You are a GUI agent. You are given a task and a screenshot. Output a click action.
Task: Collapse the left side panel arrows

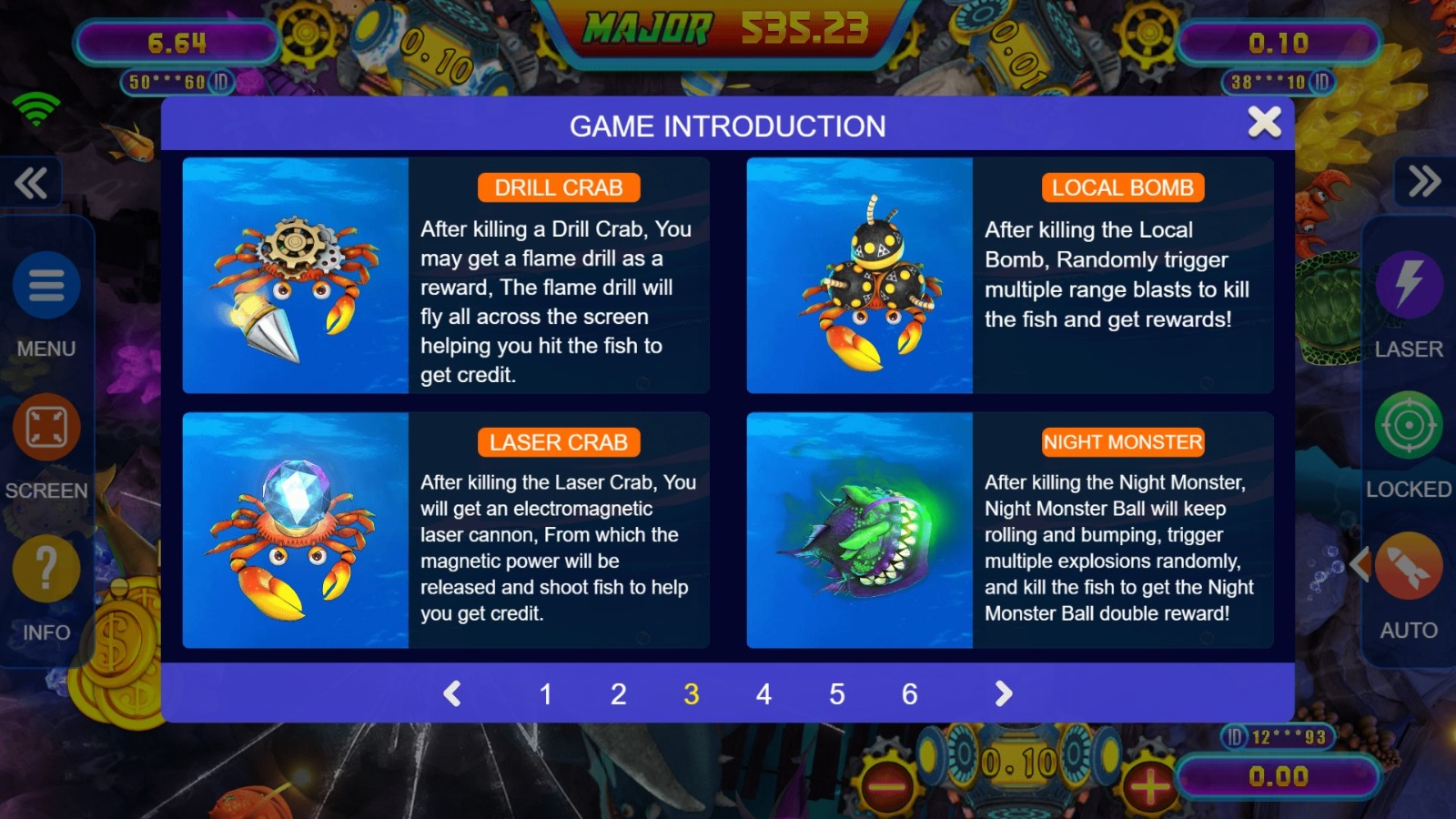(32, 183)
